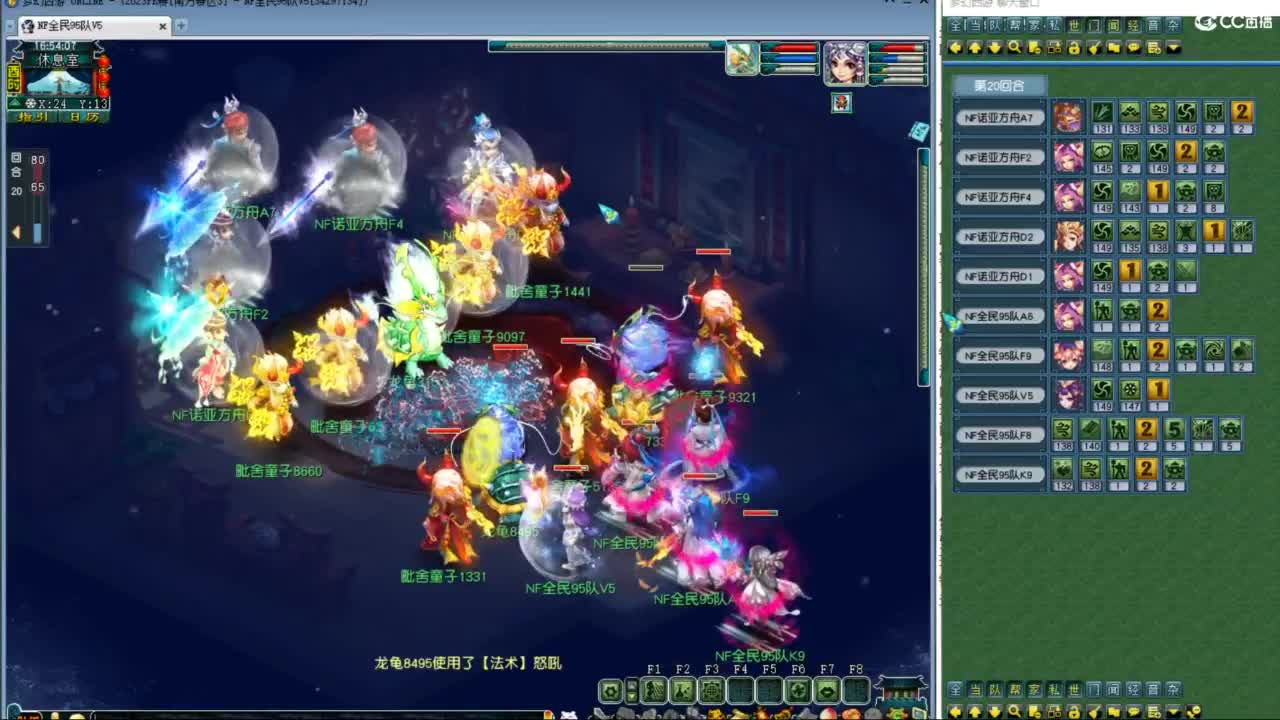The height and width of the screenshot is (720, 1280).
Task: Click the small down arrow beside the hotbar gear
Action: pyautogui.click(x=631, y=695)
